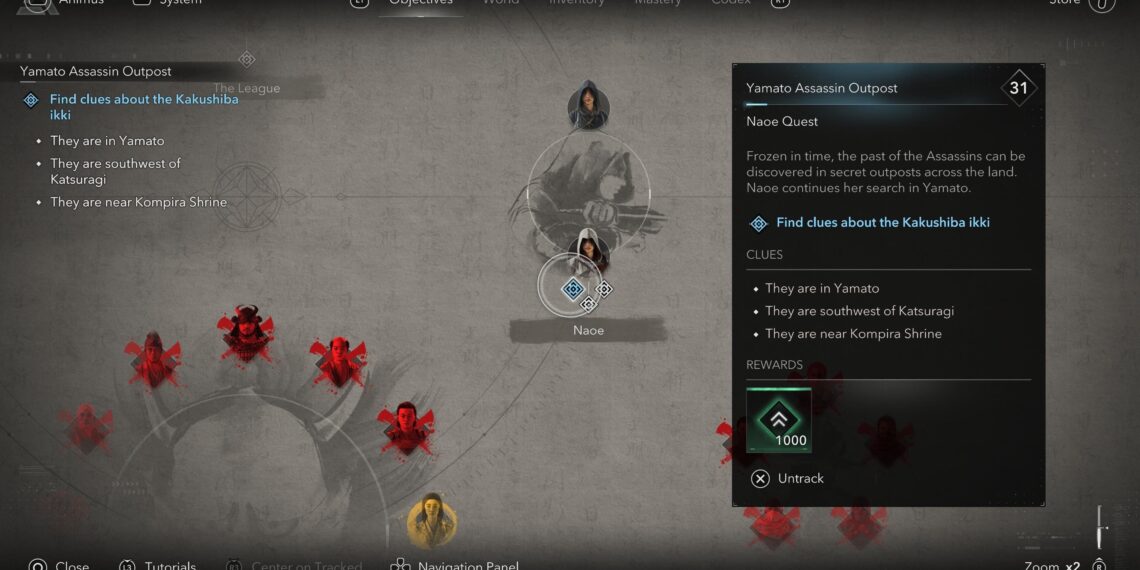Select The League board label
Image resolution: width=1140 pixels, height=570 pixels.
pyautogui.click(x=246, y=88)
